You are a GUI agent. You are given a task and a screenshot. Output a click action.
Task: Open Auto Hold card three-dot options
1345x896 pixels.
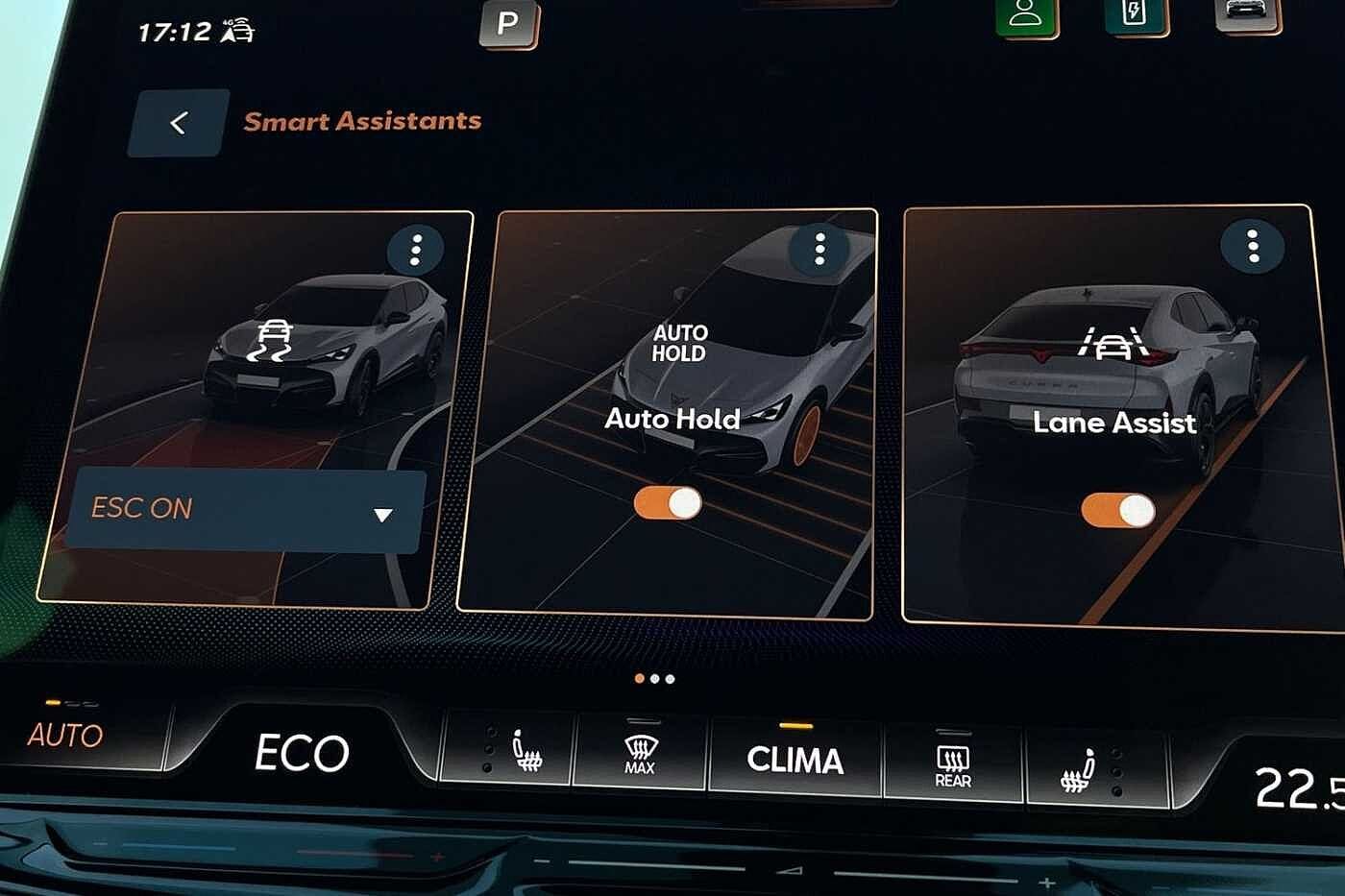click(819, 249)
